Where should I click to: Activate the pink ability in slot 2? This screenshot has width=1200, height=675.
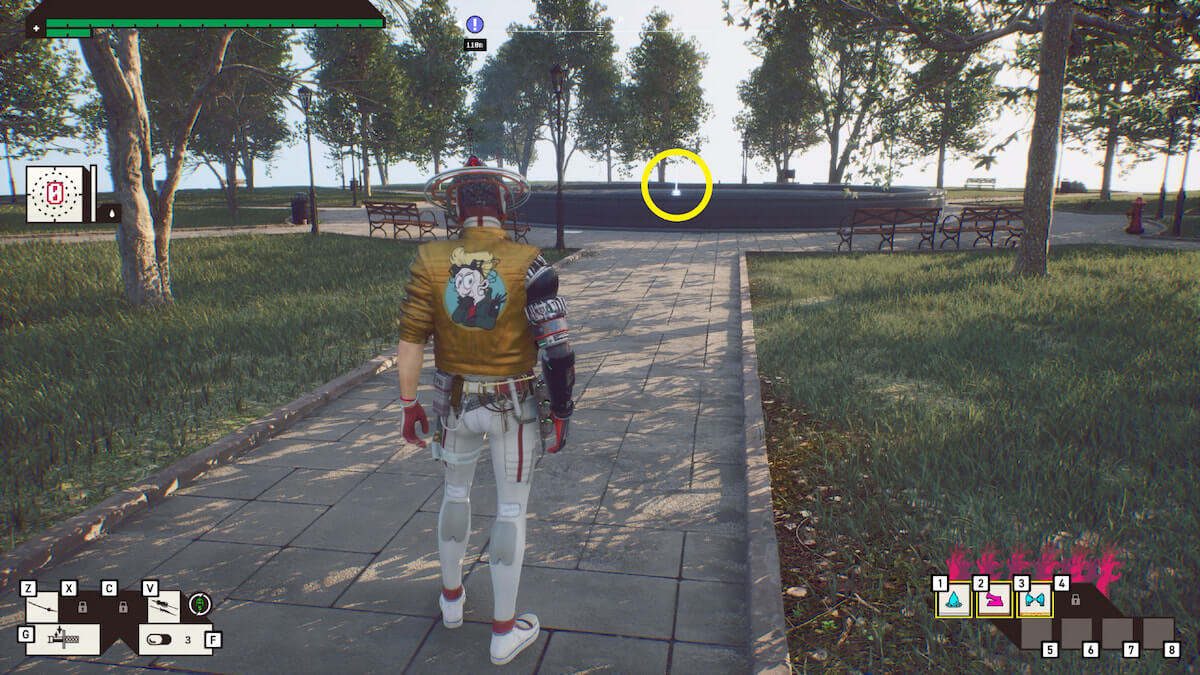(994, 601)
